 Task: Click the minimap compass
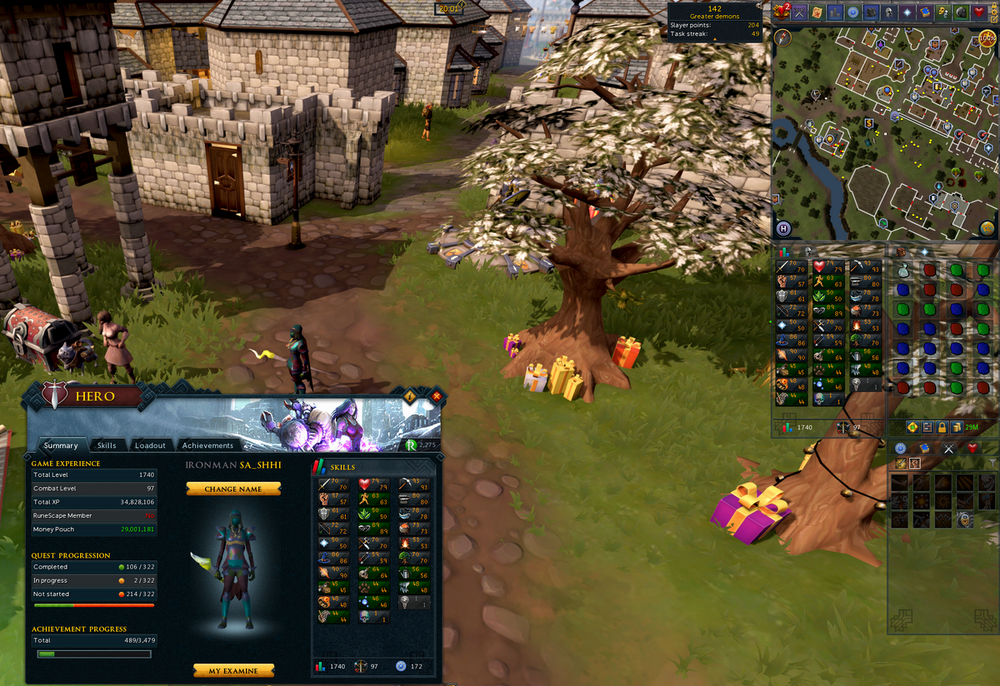tap(784, 37)
